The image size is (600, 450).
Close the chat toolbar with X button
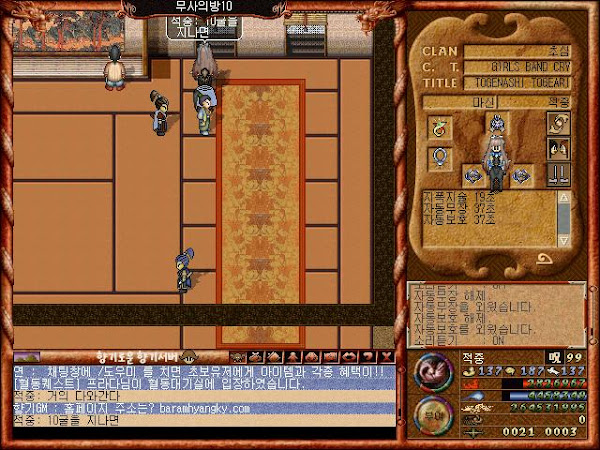coord(388,356)
